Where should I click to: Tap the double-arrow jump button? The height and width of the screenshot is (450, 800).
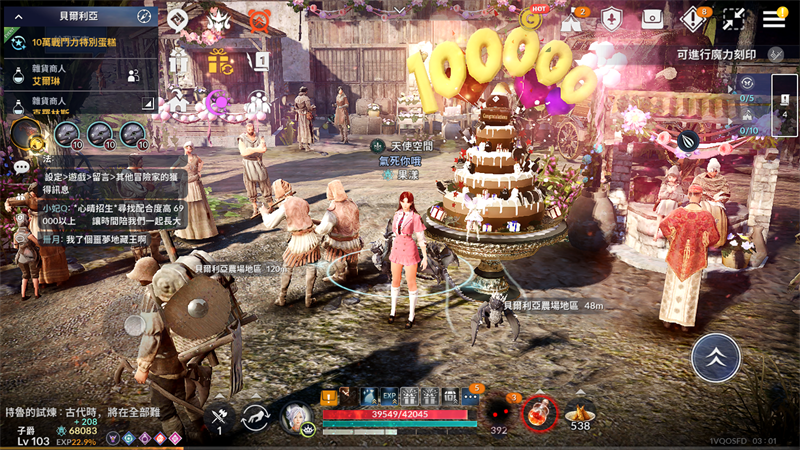point(716,357)
